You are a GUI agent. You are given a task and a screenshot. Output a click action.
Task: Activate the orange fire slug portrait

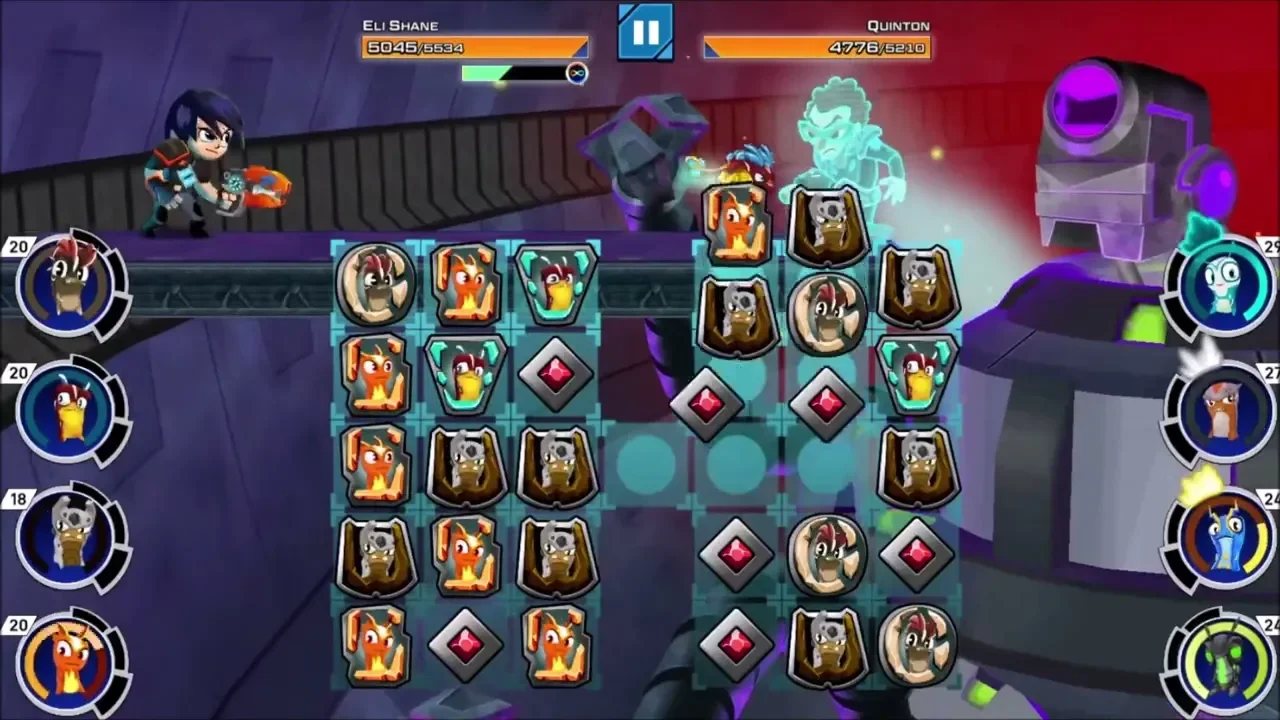pyautogui.click(x=70, y=661)
